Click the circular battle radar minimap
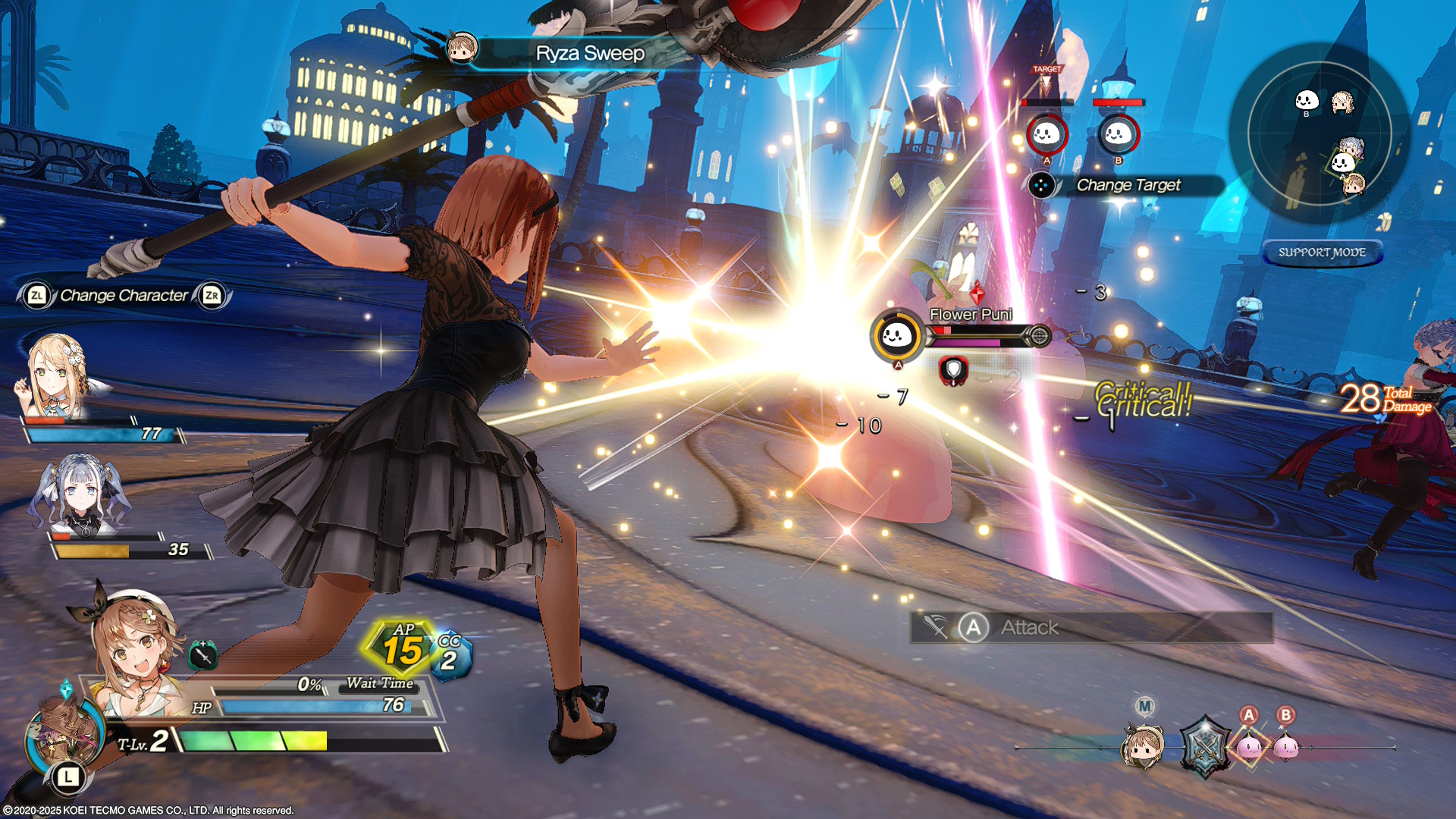This screenshot has height=819, width=1456. tap(1319, 133)
